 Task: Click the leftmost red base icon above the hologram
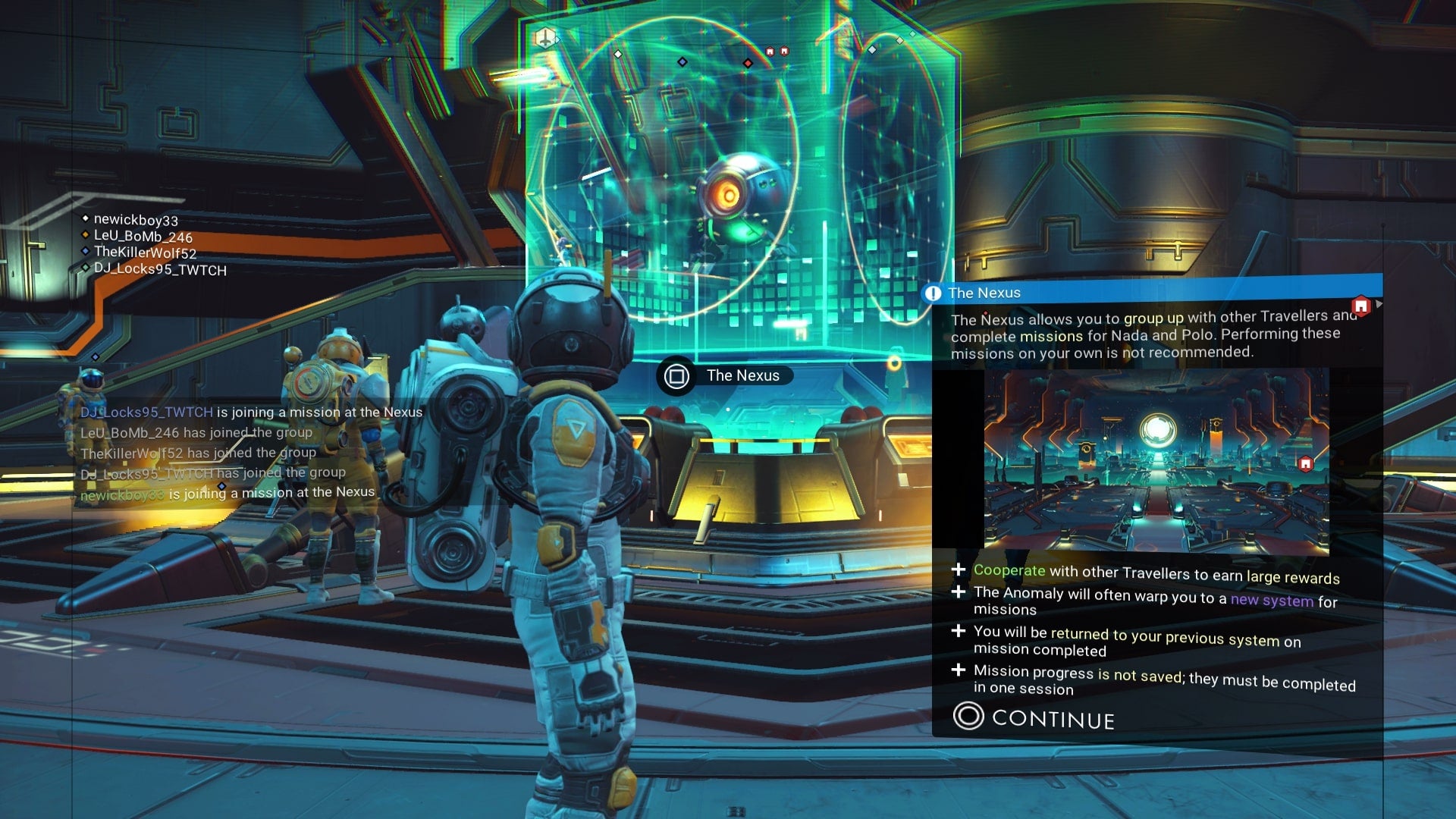tap(769, 51)
